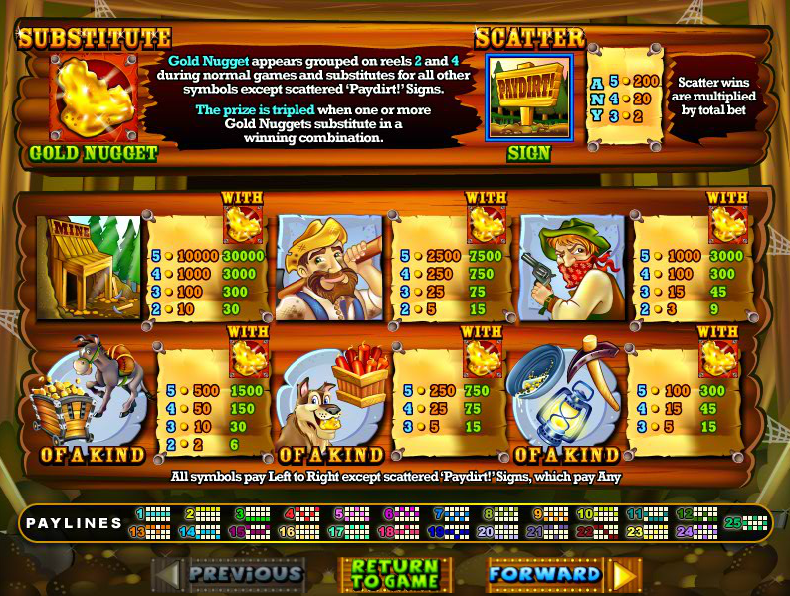Go to the previous paytable page

click(x=229, y=574)
